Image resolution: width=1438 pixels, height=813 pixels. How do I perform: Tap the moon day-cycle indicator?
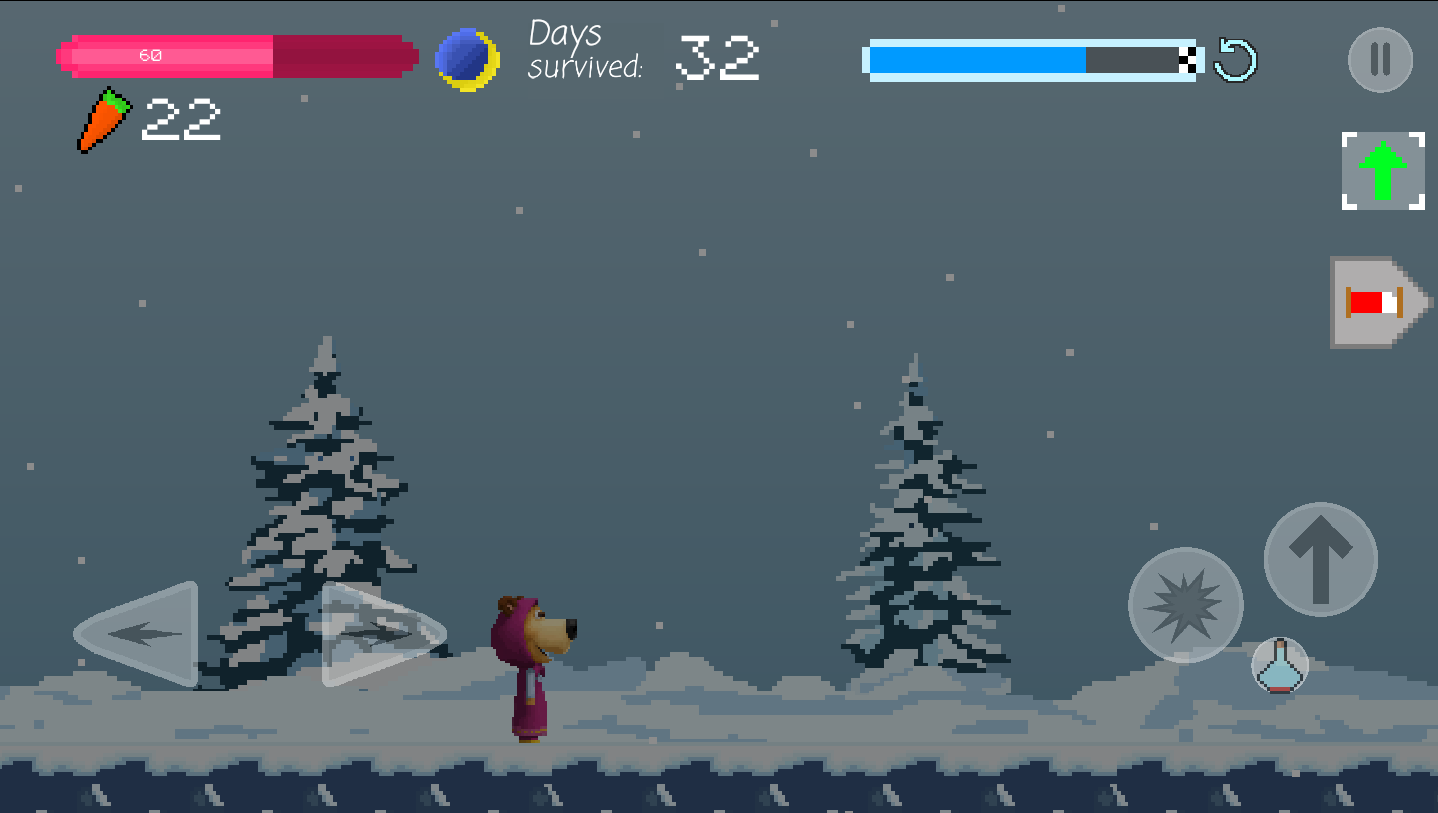pyautogui.click(x=466, y=58)
